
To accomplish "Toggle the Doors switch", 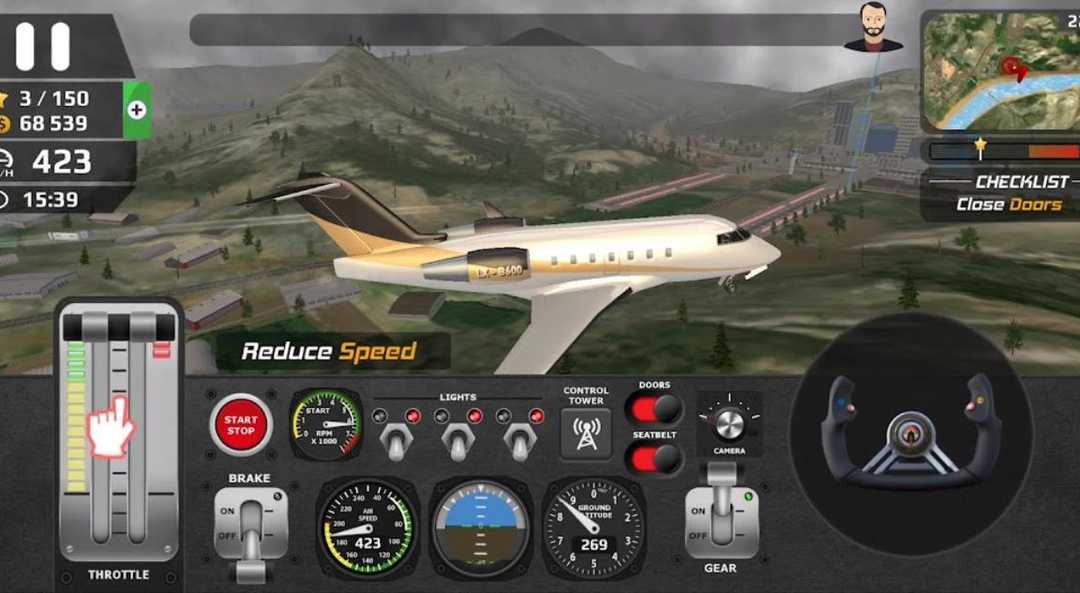I will tap(654, 409).
